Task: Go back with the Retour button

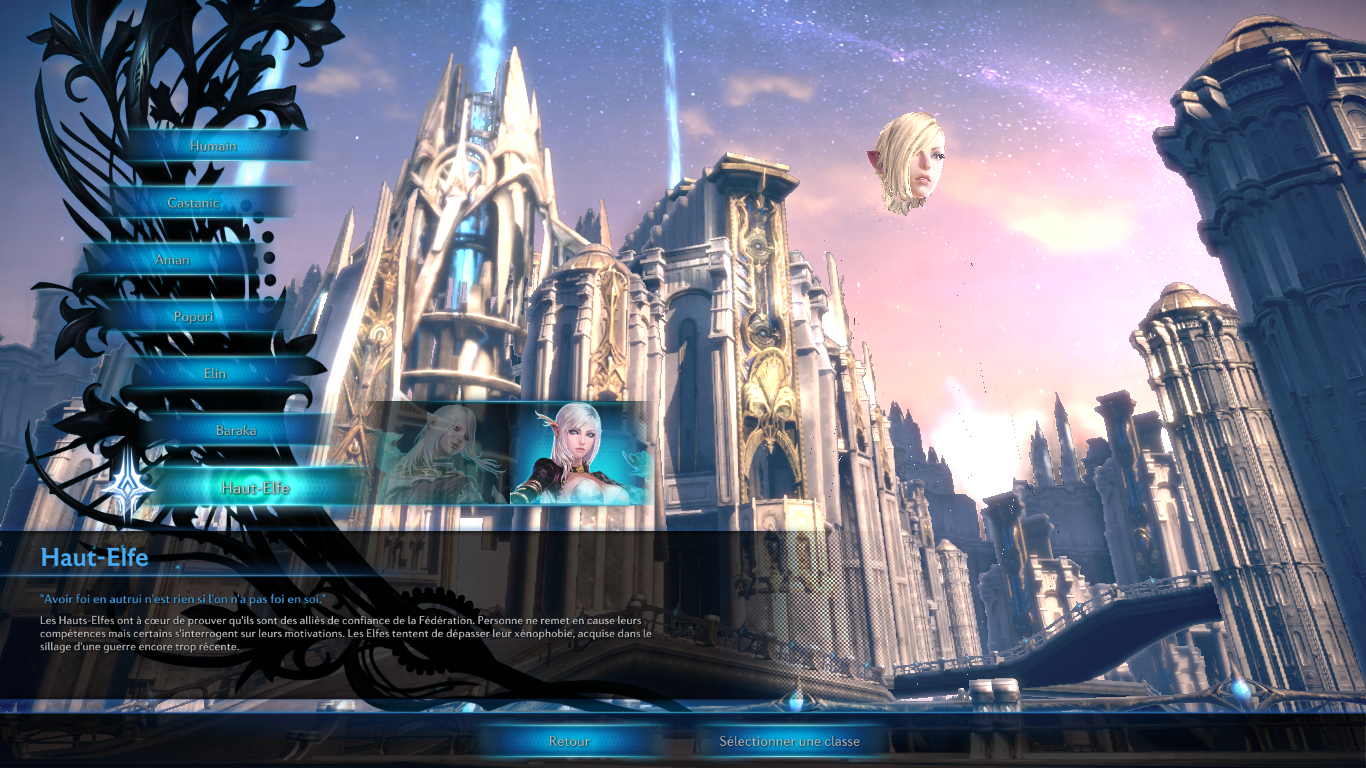Action: tap(569, 742)
